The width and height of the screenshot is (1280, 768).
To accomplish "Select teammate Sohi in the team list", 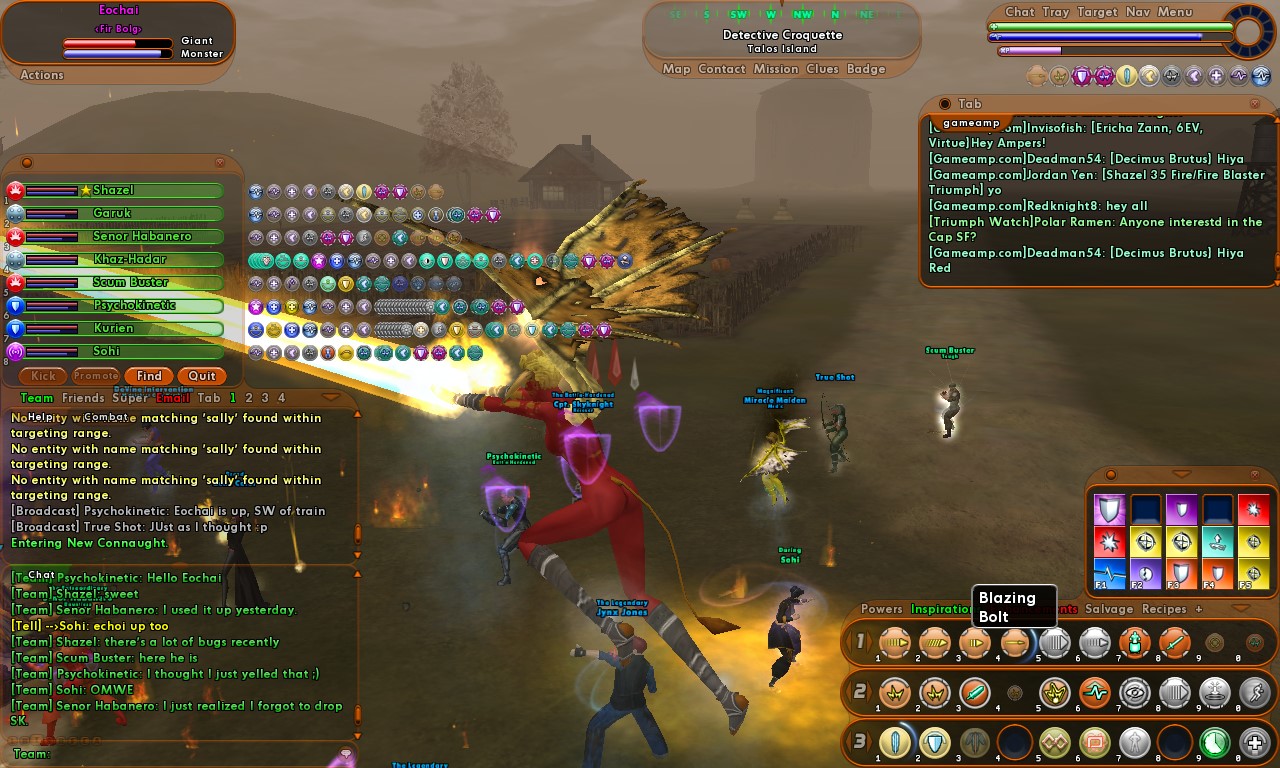I will point(106,351).
